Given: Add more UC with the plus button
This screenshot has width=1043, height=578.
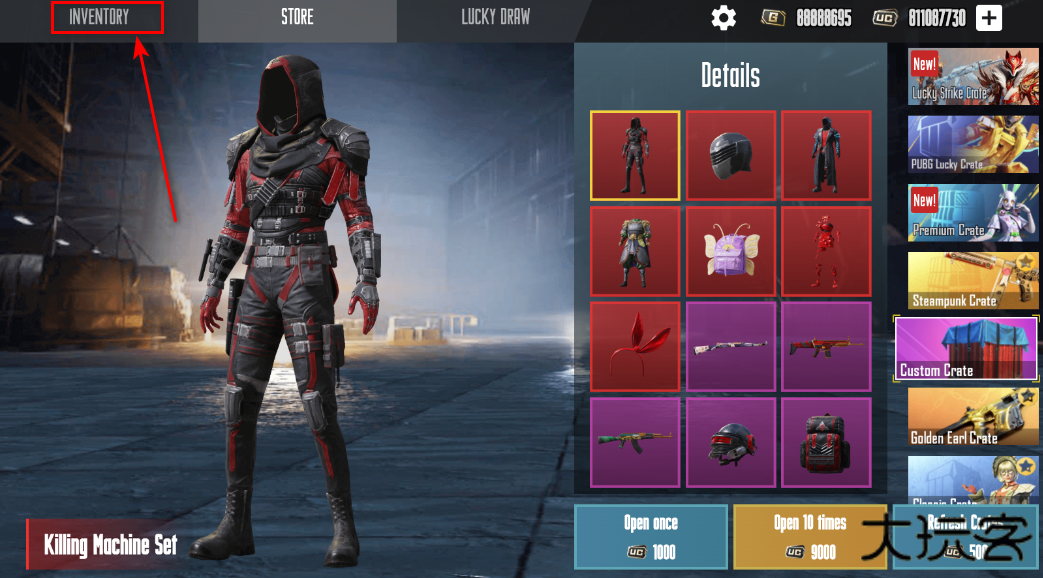Looking at the screenshot, I should [x=988, y=18].
